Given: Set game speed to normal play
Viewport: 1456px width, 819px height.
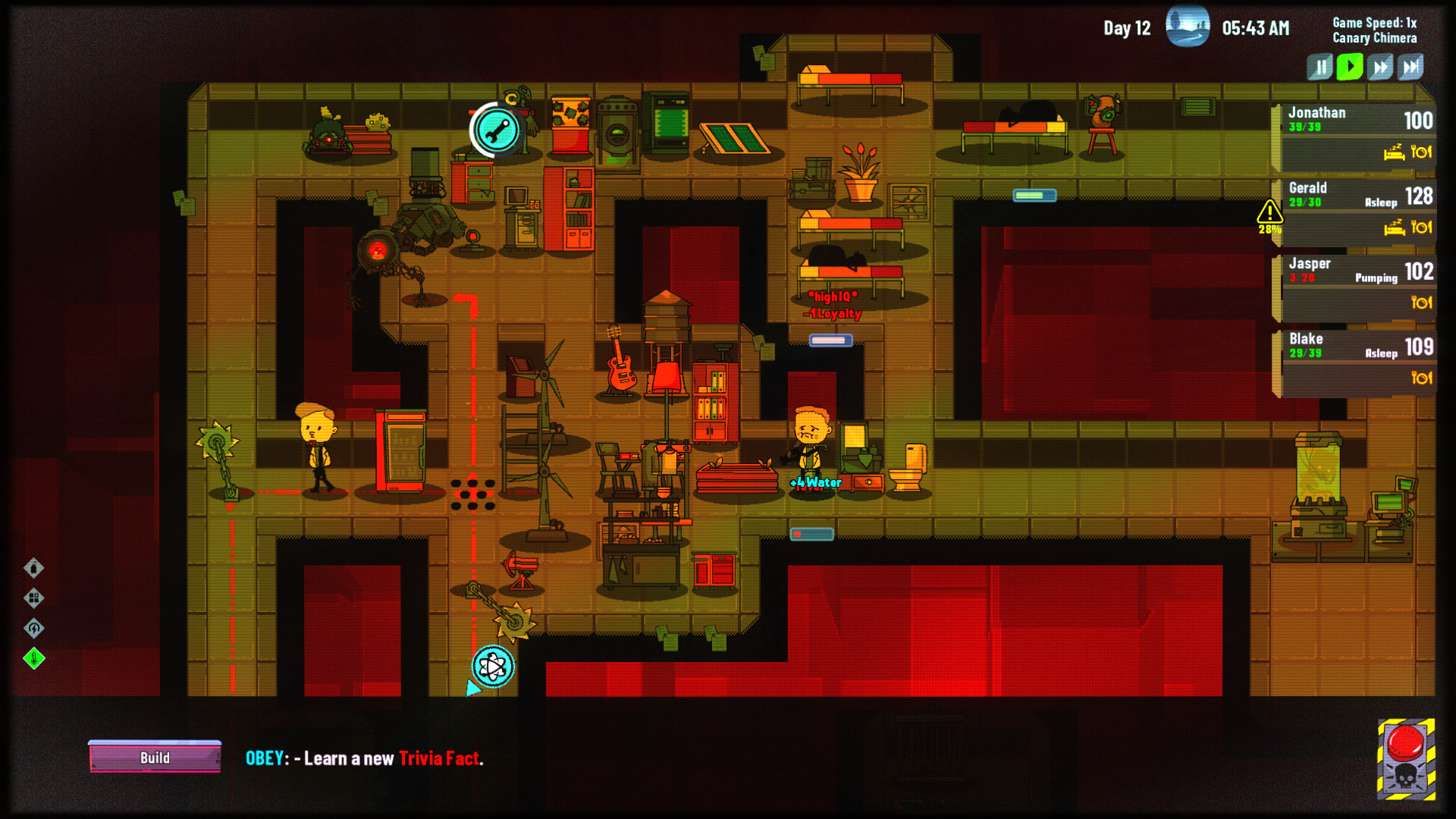Looking at the screenshot, I should click(1350, 67).
